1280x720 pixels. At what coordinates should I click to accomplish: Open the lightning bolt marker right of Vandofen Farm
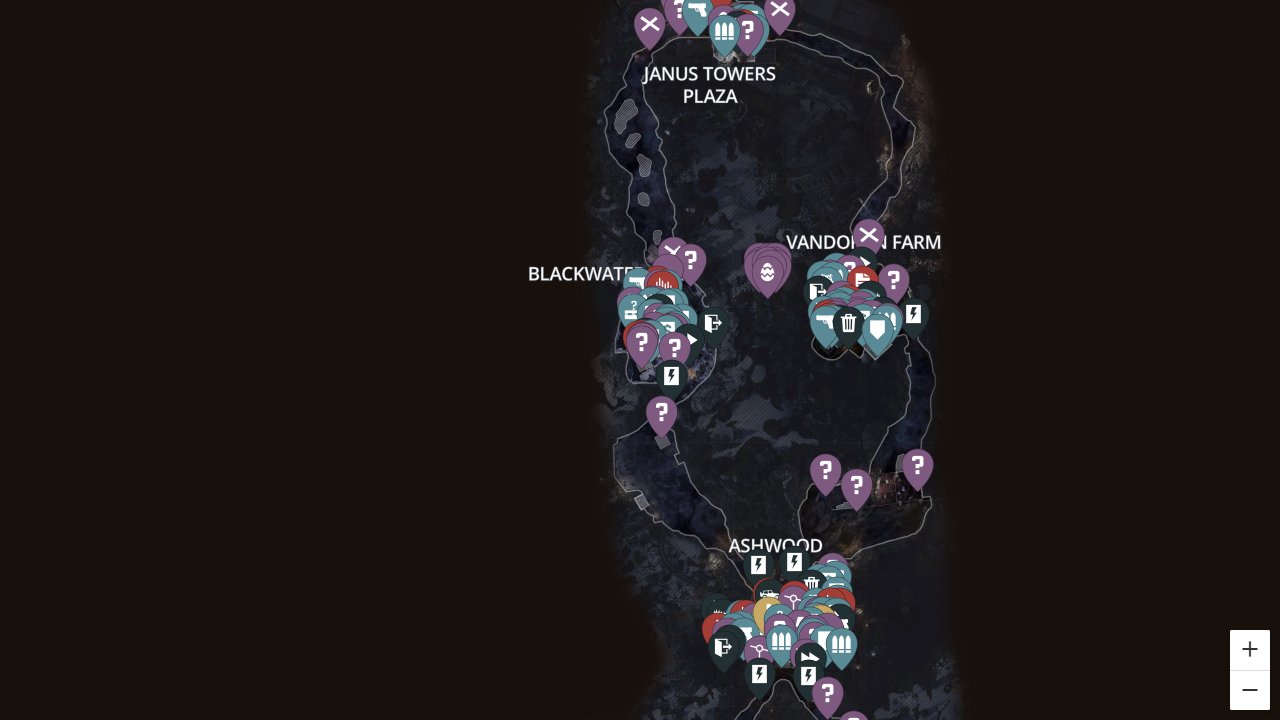[914, 314]
